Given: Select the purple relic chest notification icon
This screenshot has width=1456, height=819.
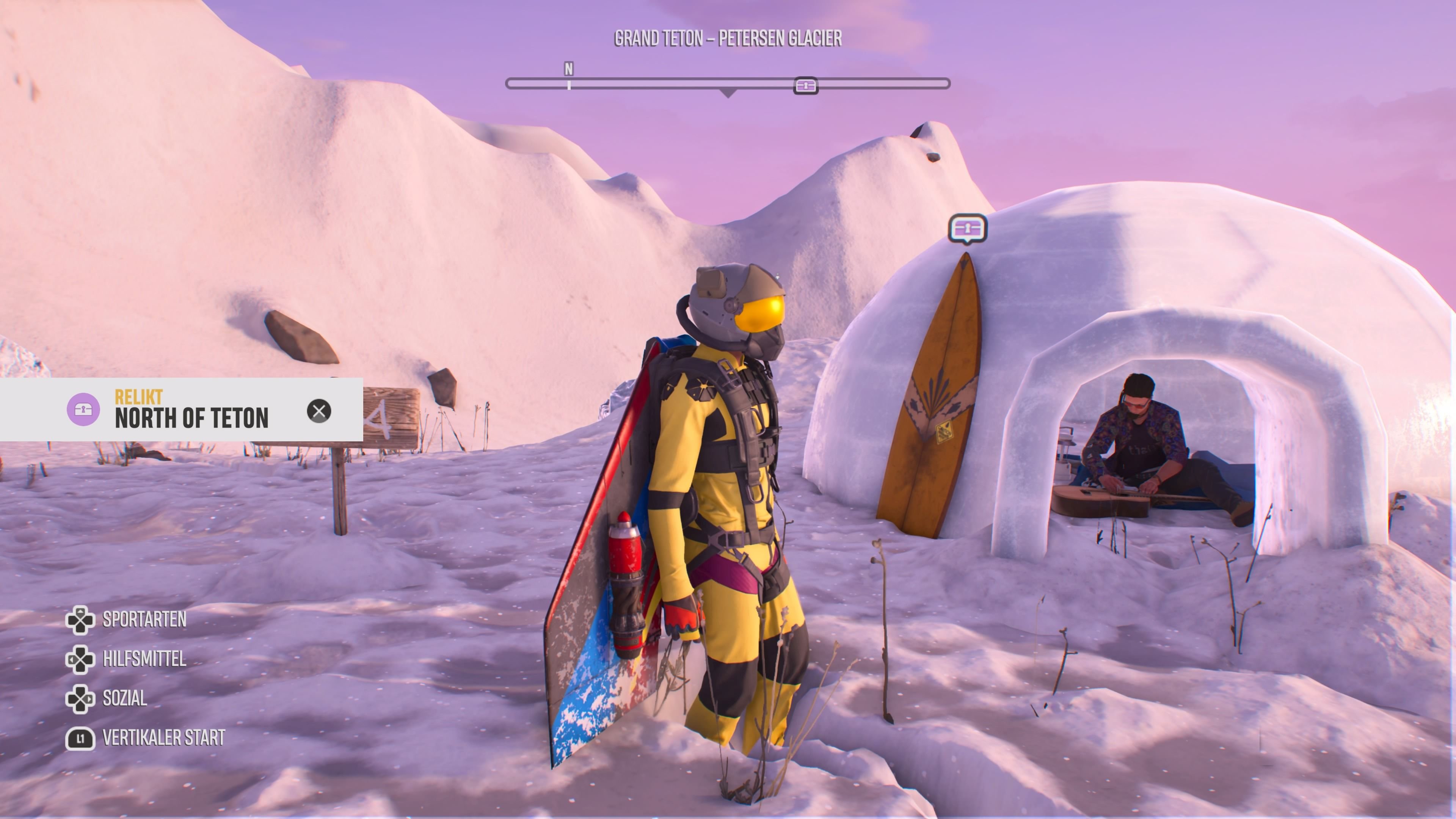Looking at the screenshot, I should tap(83, 409).
